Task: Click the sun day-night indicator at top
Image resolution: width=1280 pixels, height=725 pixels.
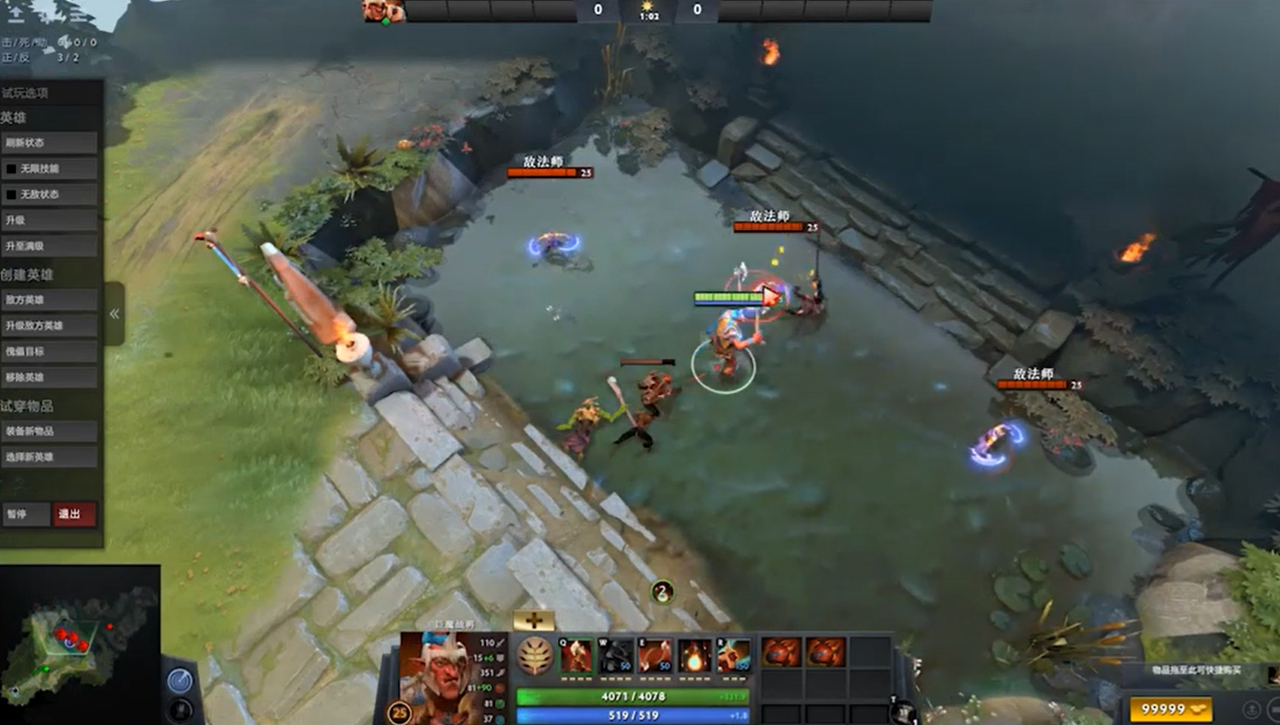Action: point(645,7)
